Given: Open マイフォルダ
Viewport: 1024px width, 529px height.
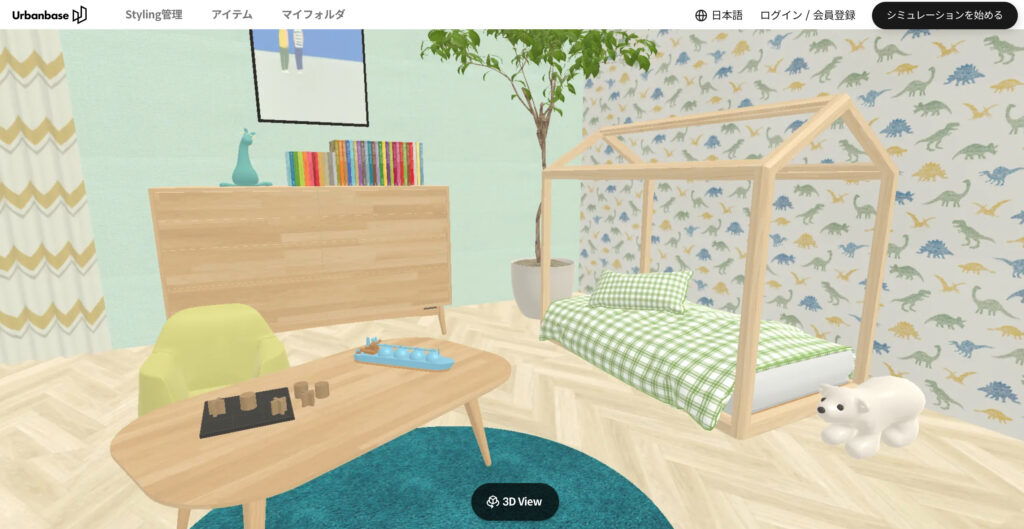Looking at the screenshot, I should (x=313, y=15).
